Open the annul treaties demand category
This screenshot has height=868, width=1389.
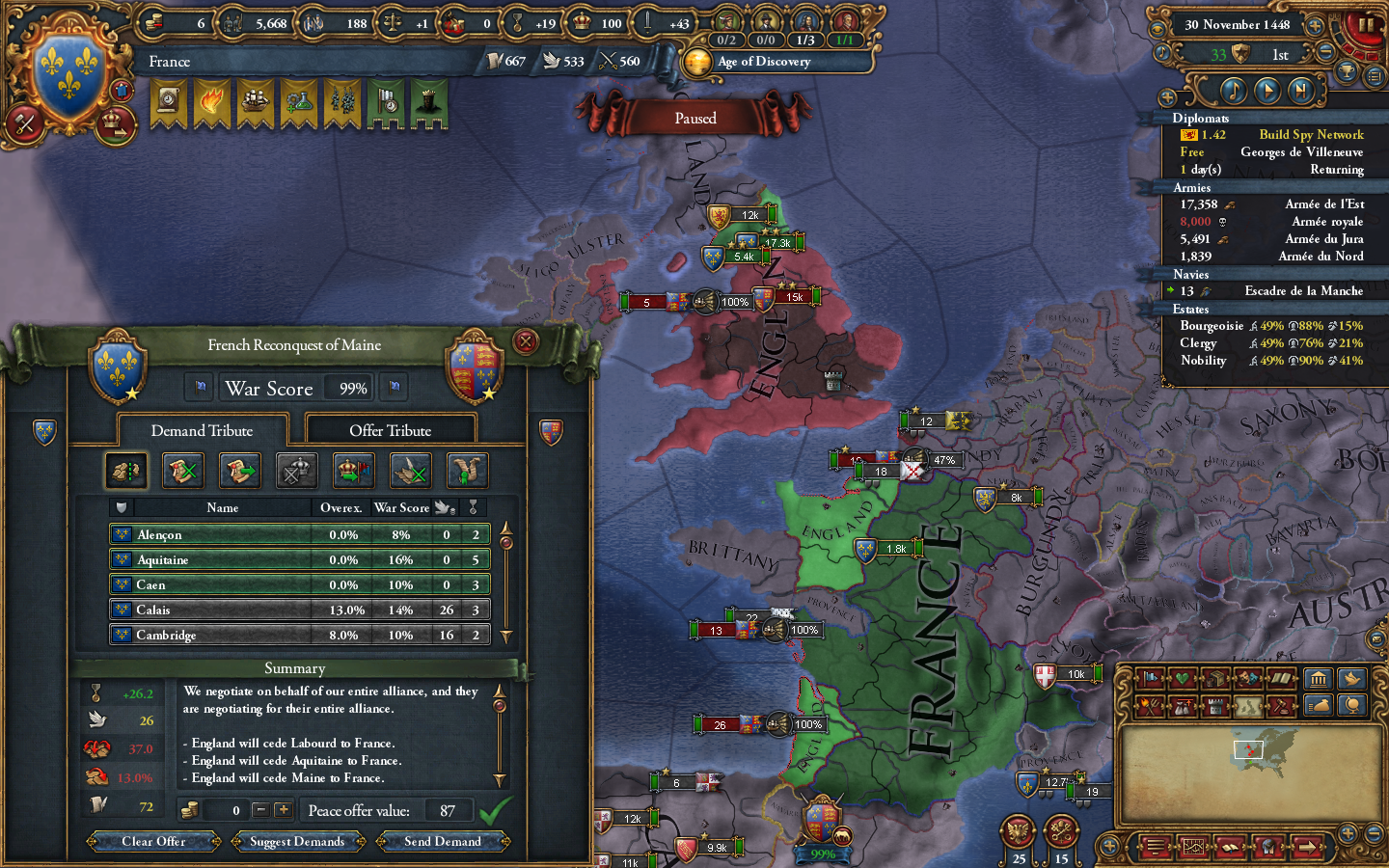click(x=182, y=471)
